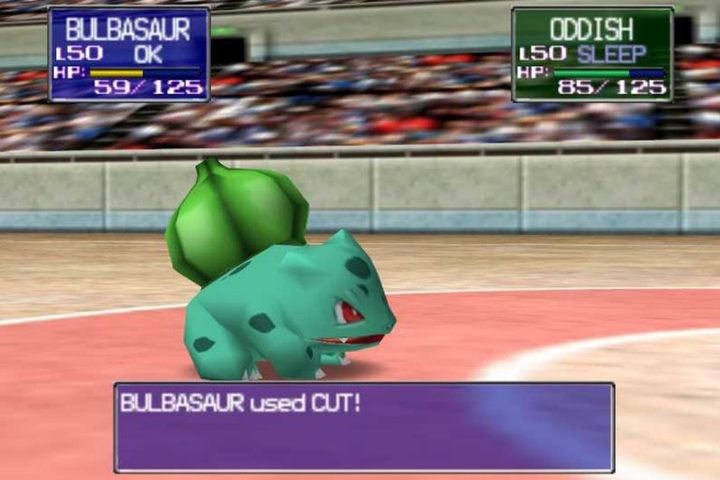Select Oddish's status panel
The width and height of the screenshot is (720, 480).
(x=592, y=54)
